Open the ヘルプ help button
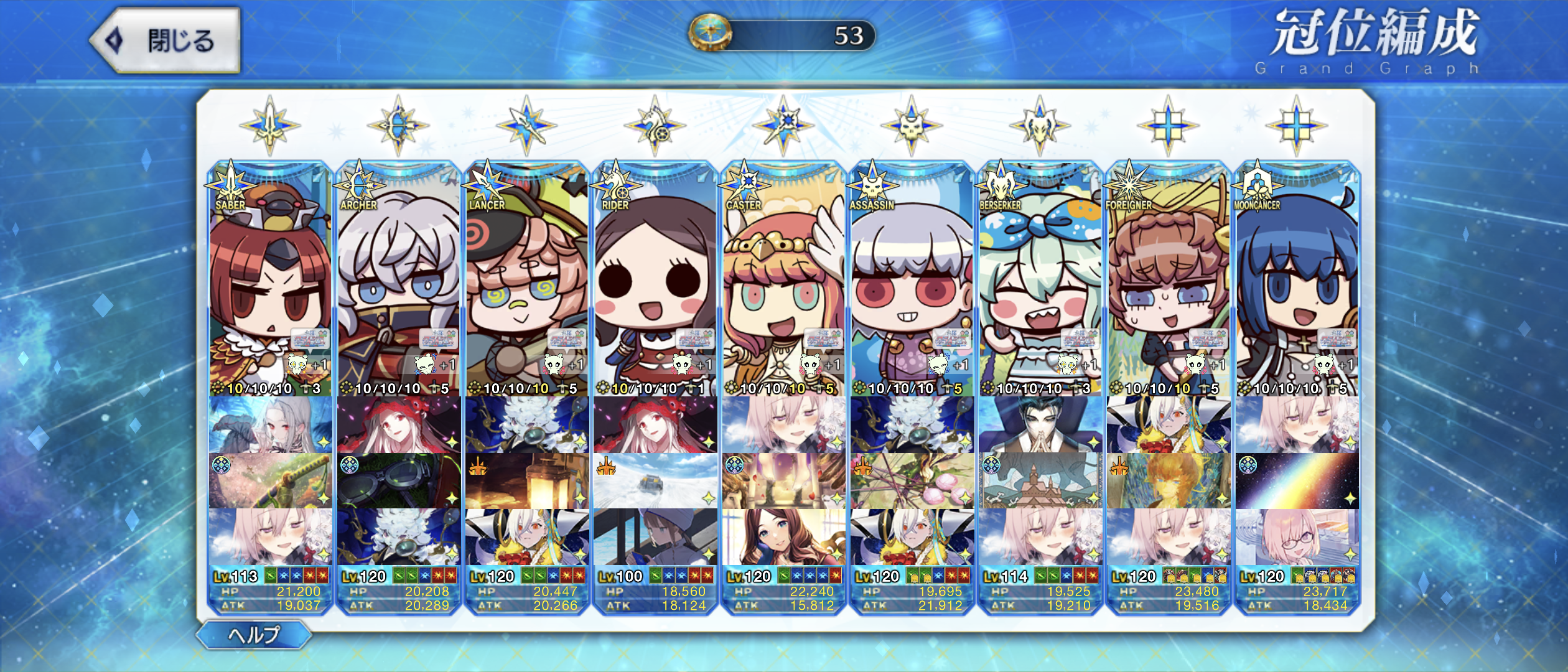This screenshot has width=1568, height=672. click(x=254, y=635)
